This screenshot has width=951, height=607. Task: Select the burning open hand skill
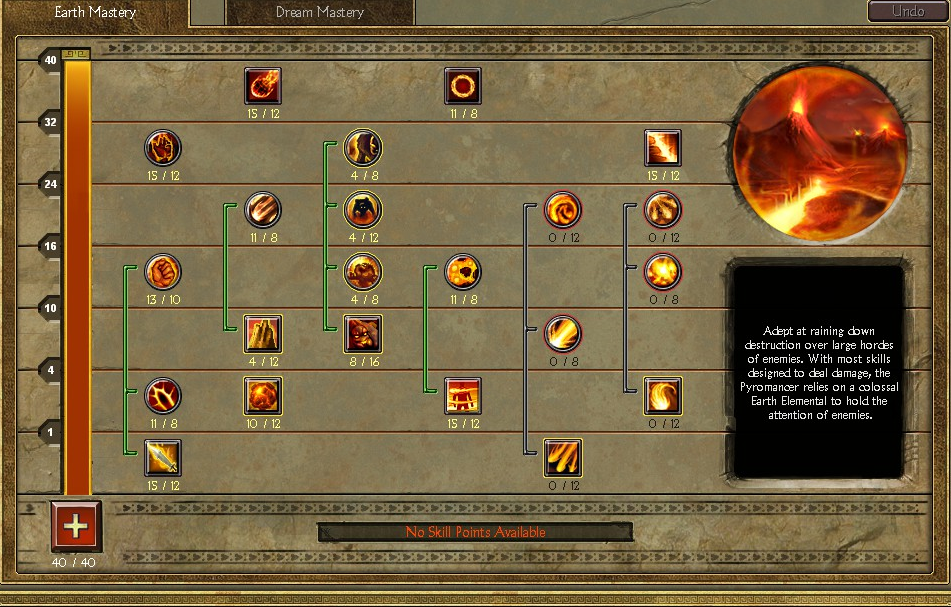pyautogui.click(x=163, y=148)
